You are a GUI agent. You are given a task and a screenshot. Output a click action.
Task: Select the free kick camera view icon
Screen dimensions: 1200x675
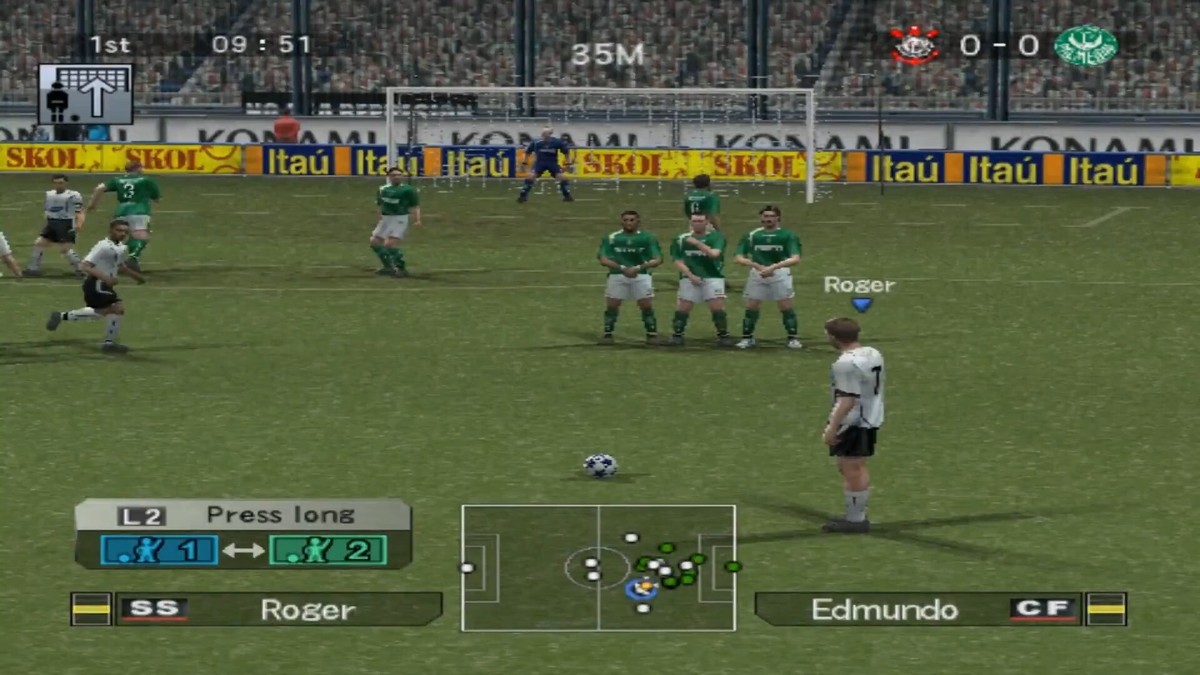click(x=85, y=95)
